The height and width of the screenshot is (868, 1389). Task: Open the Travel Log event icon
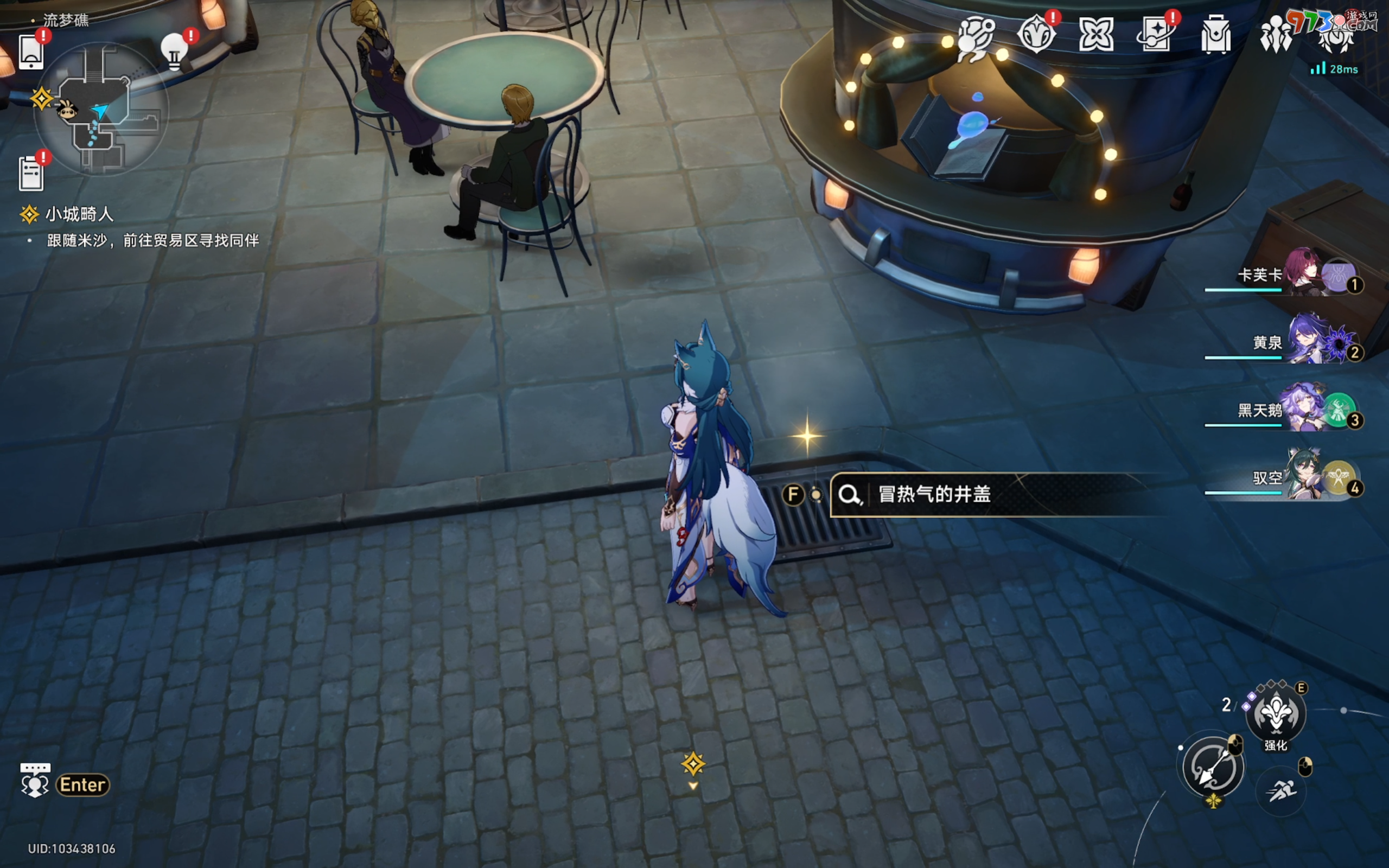(x=1036, y=34)
